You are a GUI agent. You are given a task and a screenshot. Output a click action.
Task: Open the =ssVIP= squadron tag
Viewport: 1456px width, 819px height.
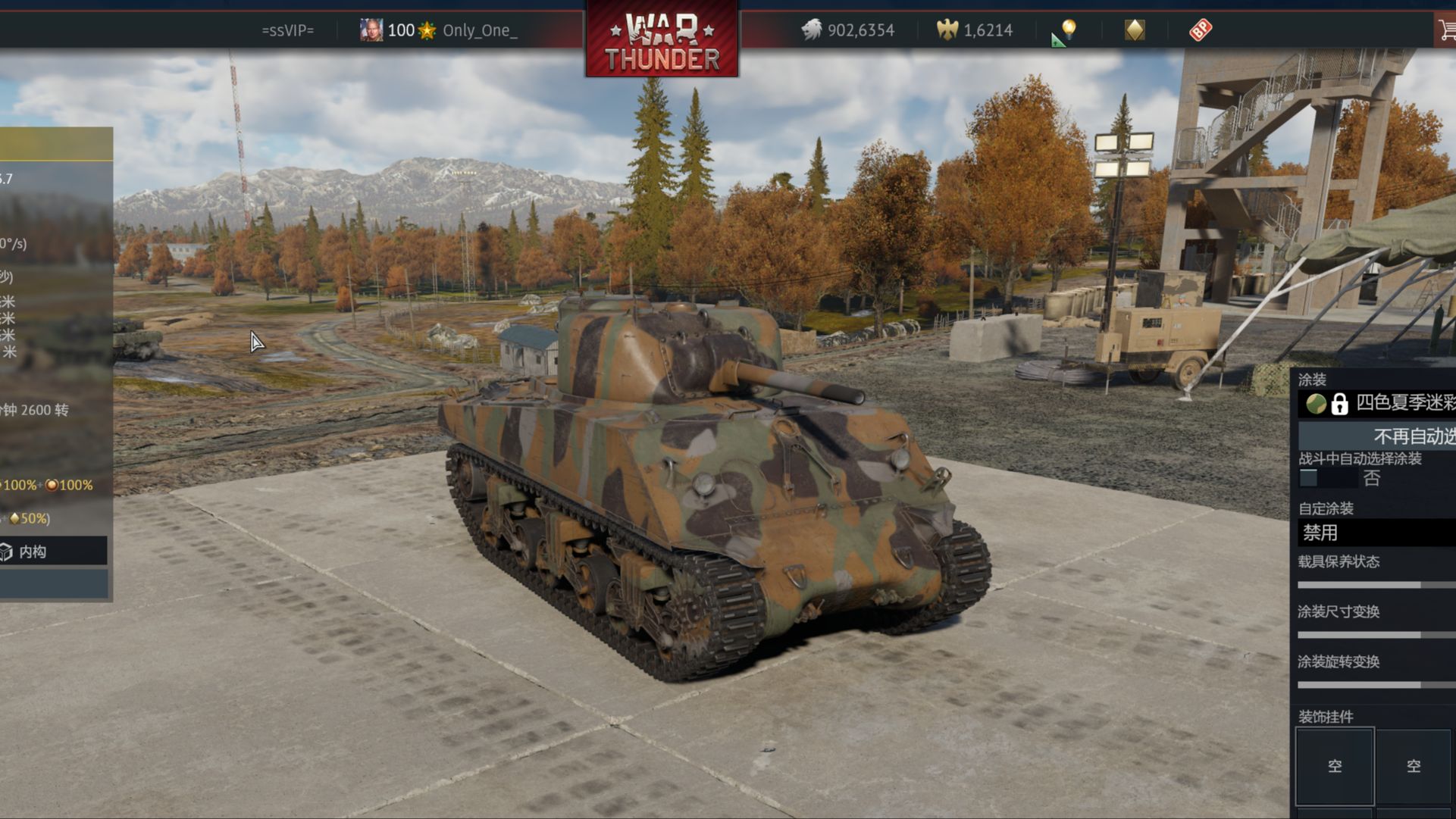287,30
